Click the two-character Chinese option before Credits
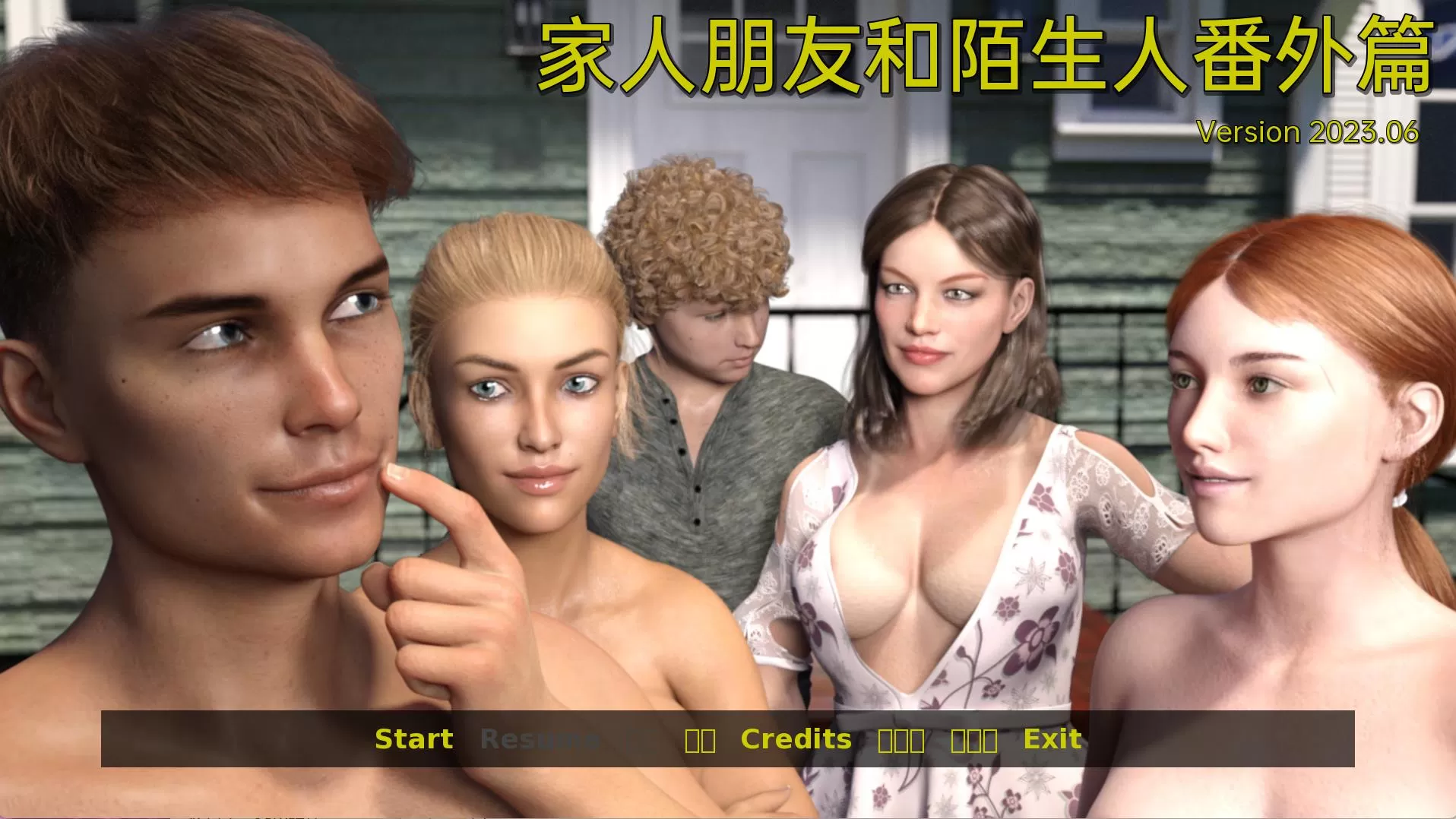Image resolution: width=1456 pixels, height=819 pixels. tap(702, 738)
